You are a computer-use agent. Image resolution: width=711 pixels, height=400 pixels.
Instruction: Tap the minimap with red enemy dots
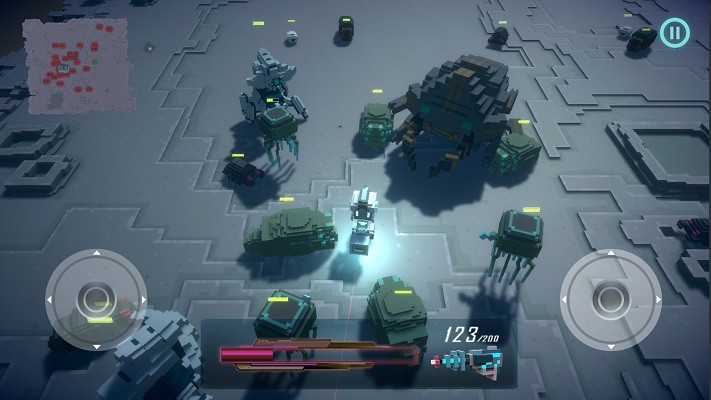click(x=78, y=64)
